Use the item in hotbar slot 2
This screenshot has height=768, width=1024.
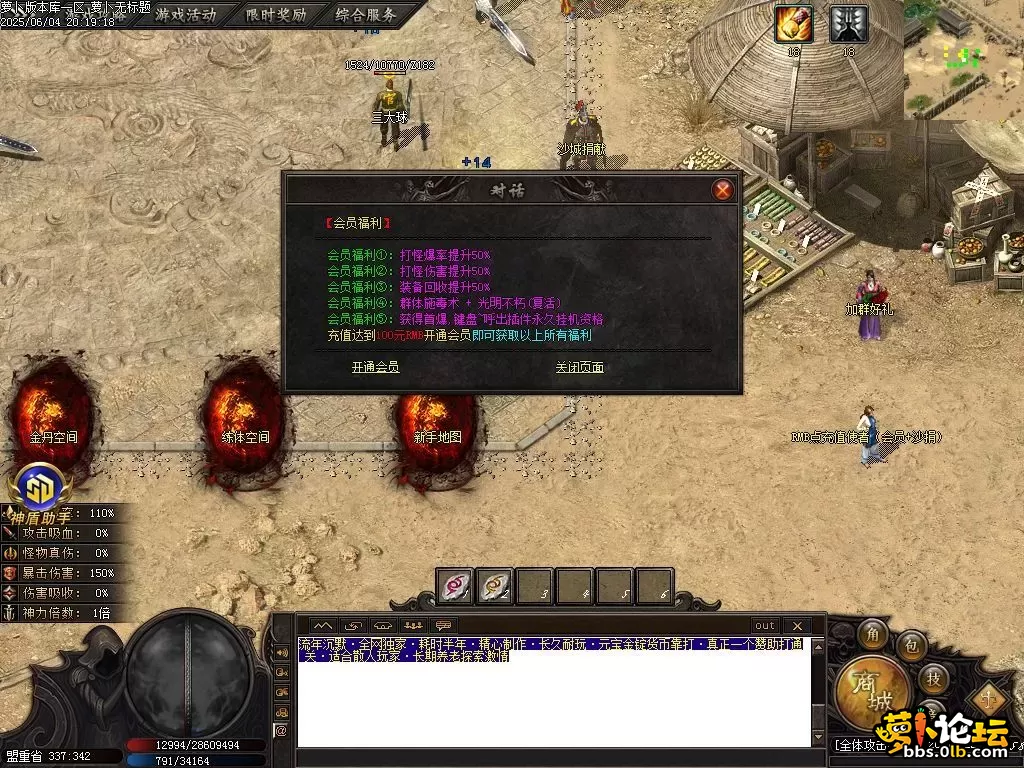(495, 586)
